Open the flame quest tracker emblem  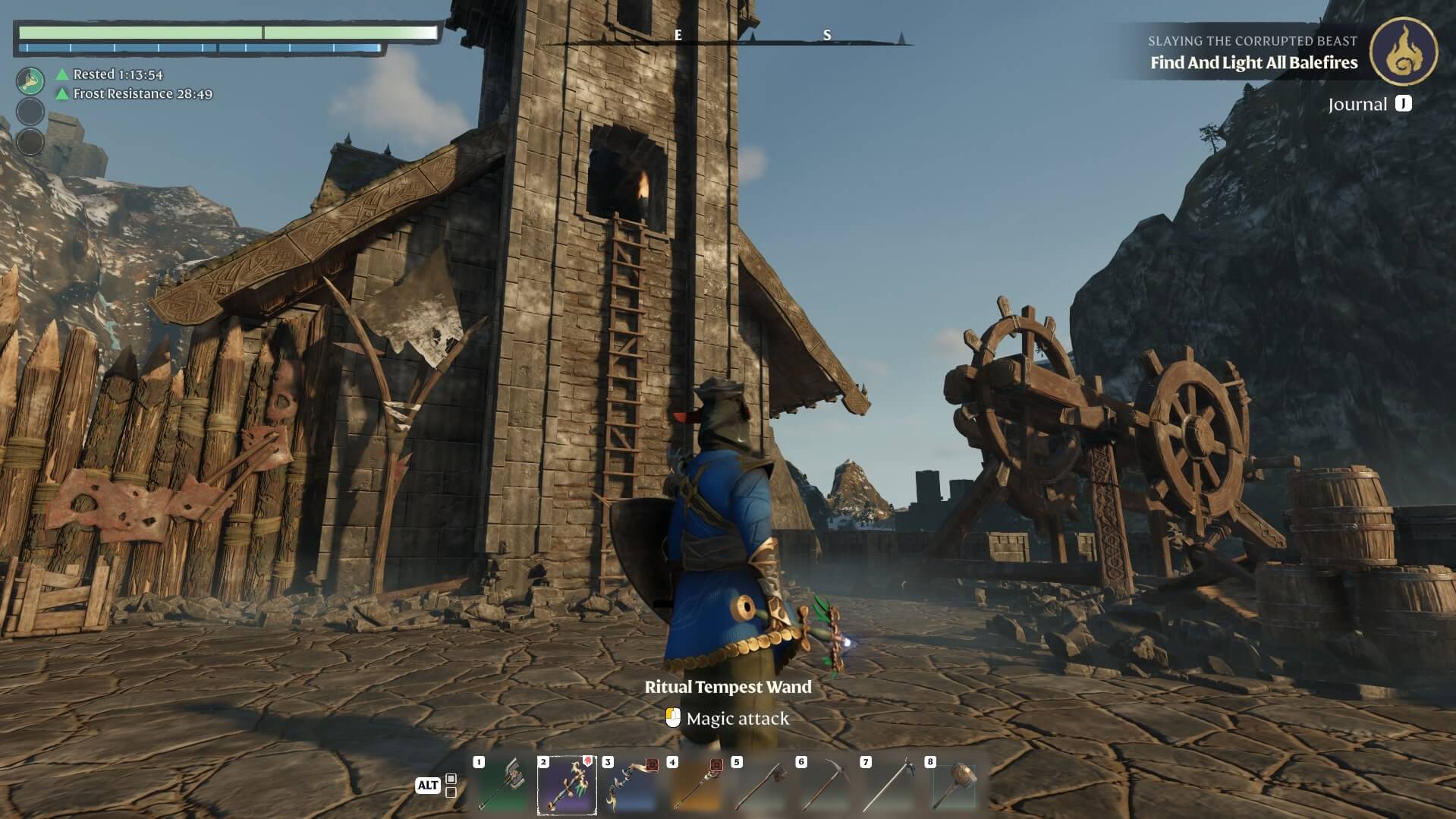point(1403,52)
